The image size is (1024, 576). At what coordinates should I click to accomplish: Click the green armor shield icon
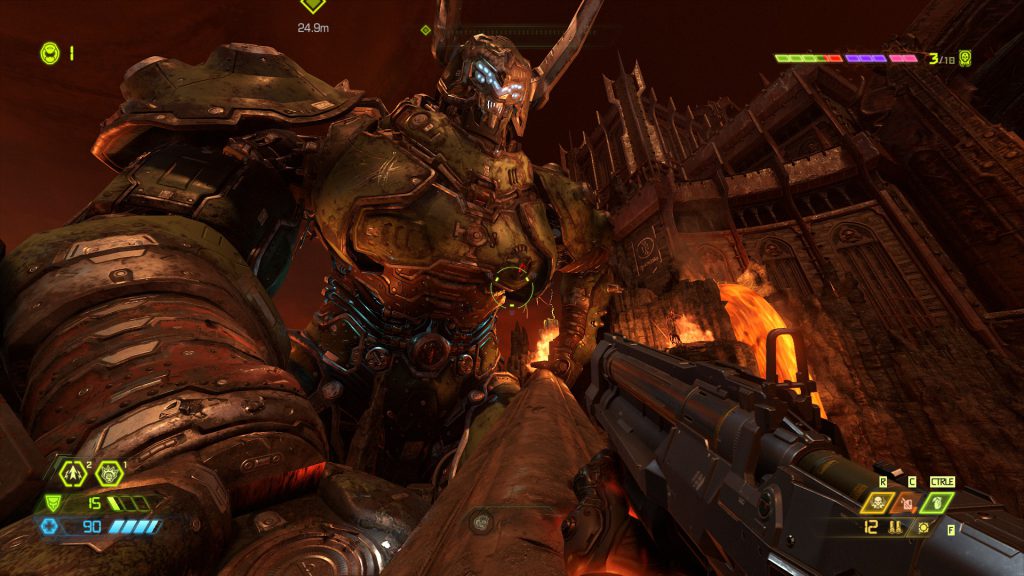(x=52, y=504)
